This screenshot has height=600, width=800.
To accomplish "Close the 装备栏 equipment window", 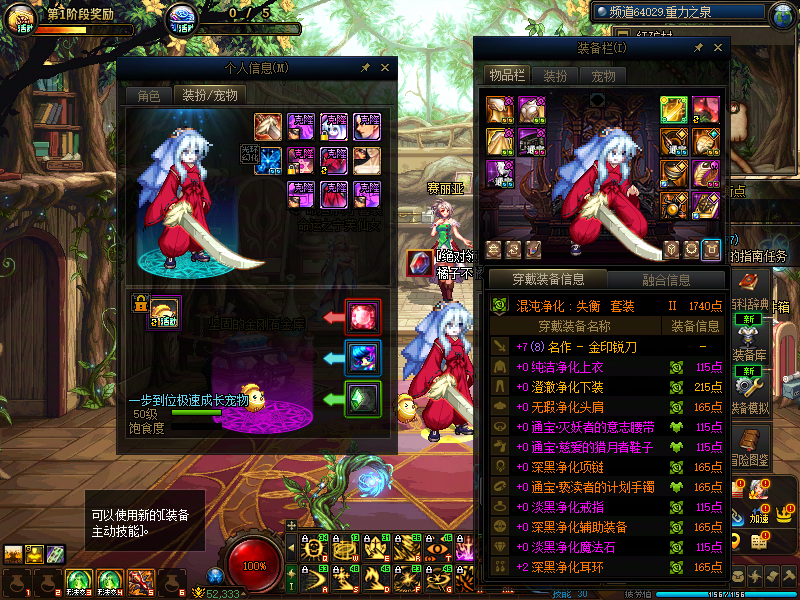I will pos(717,47).
